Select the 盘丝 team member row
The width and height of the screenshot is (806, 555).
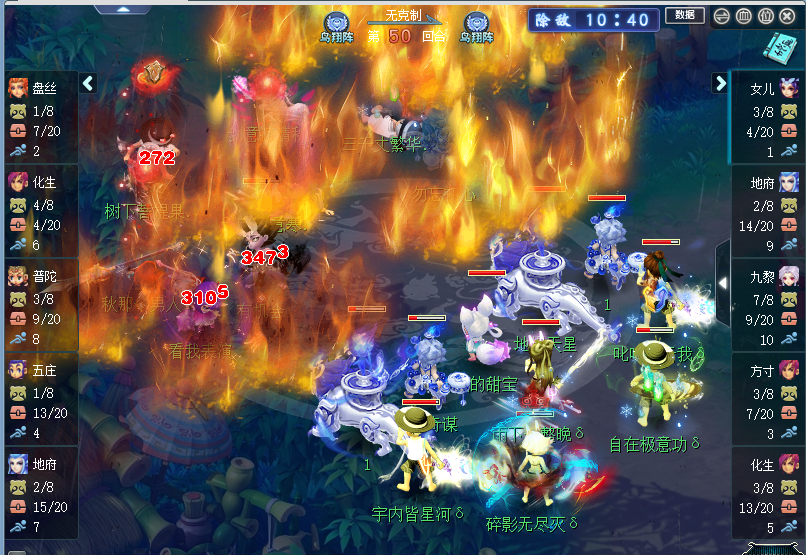click(x=38, y=119)
